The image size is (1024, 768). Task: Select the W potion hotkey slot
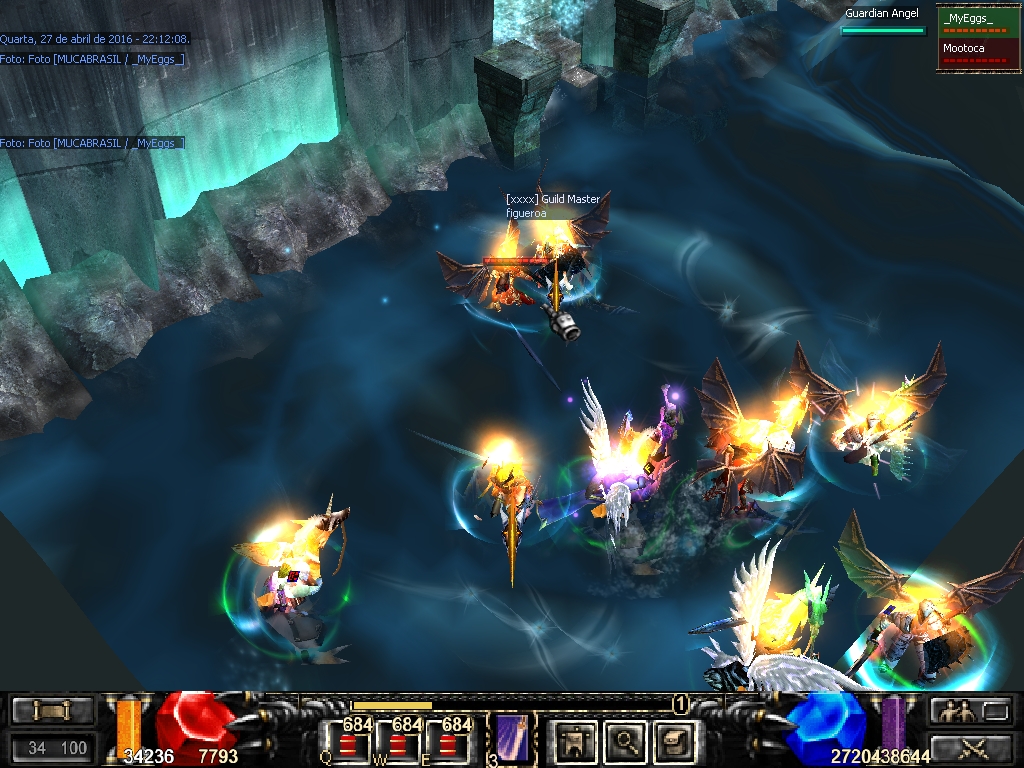click(398, 742)
